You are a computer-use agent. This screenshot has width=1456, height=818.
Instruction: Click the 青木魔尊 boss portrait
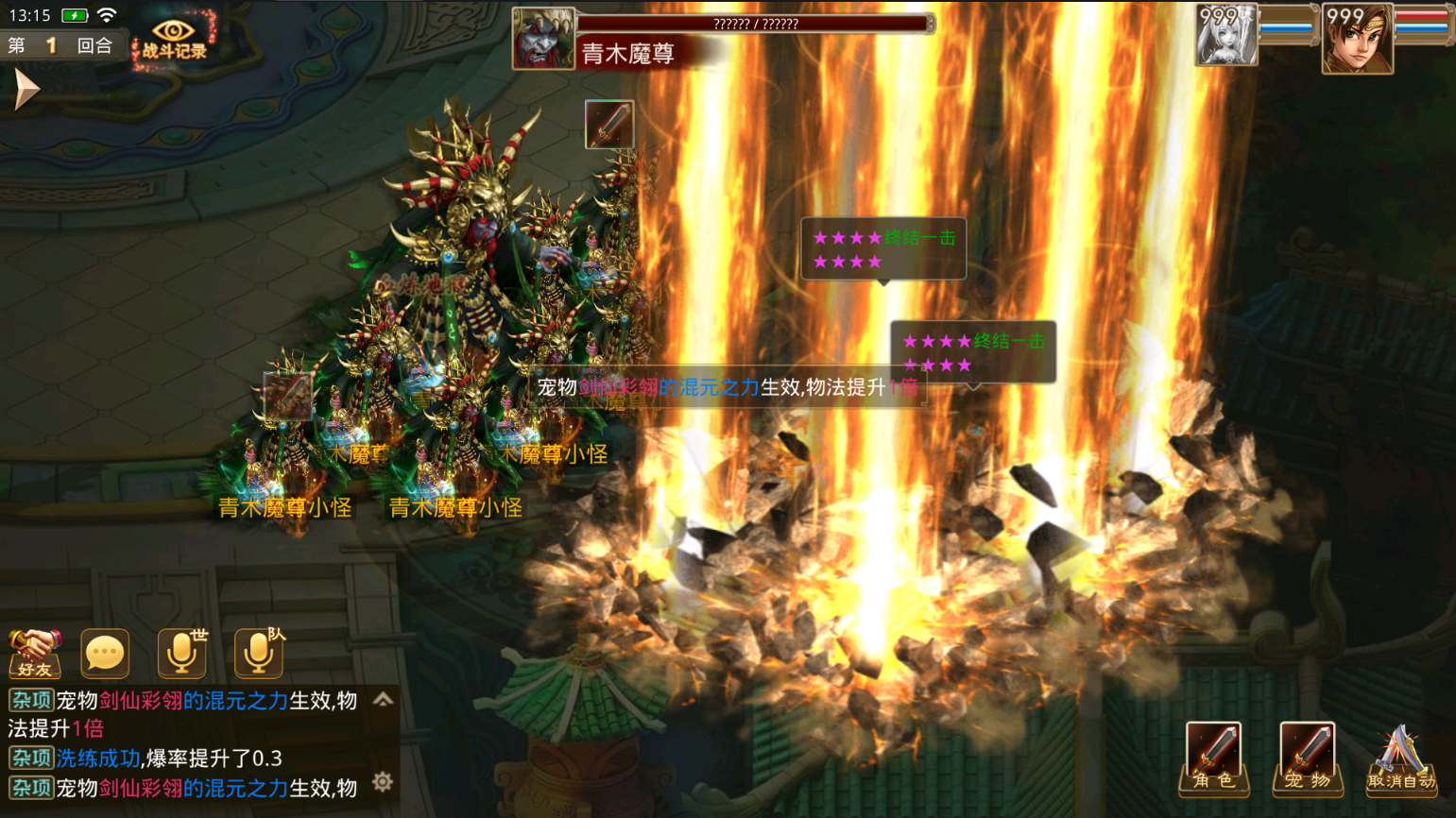tap(543, 39)
